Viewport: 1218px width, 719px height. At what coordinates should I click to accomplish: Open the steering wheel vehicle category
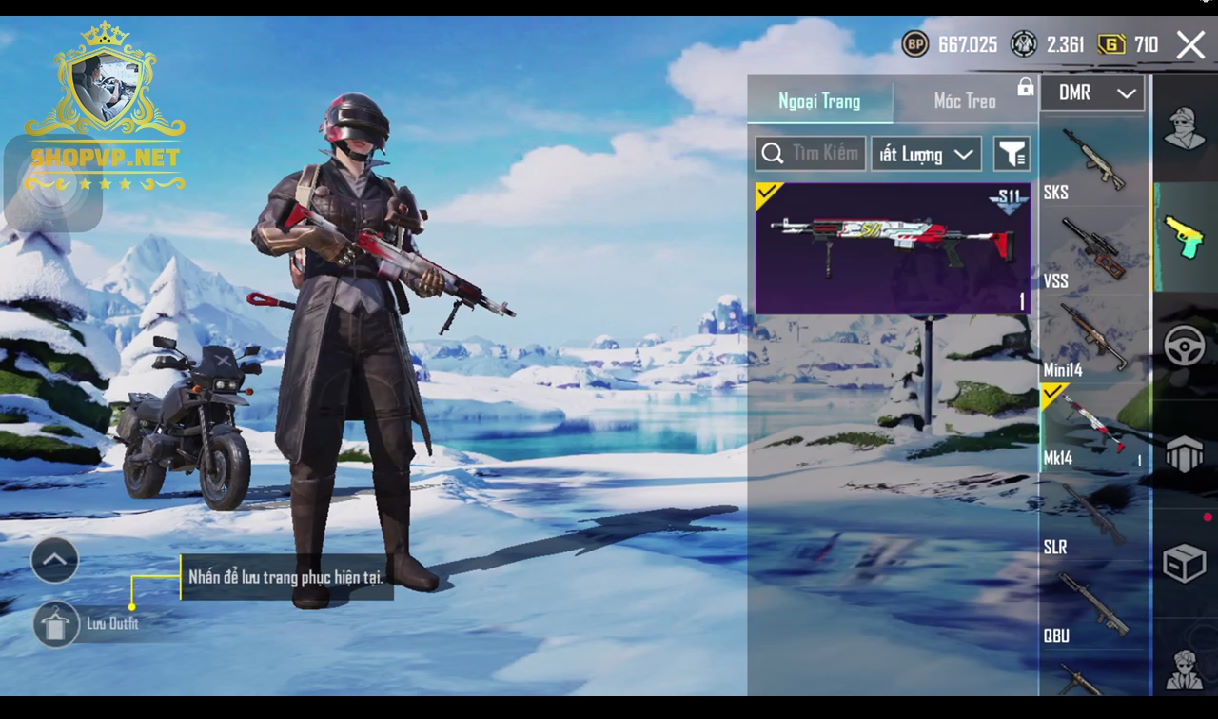(x=1185, y=346)
